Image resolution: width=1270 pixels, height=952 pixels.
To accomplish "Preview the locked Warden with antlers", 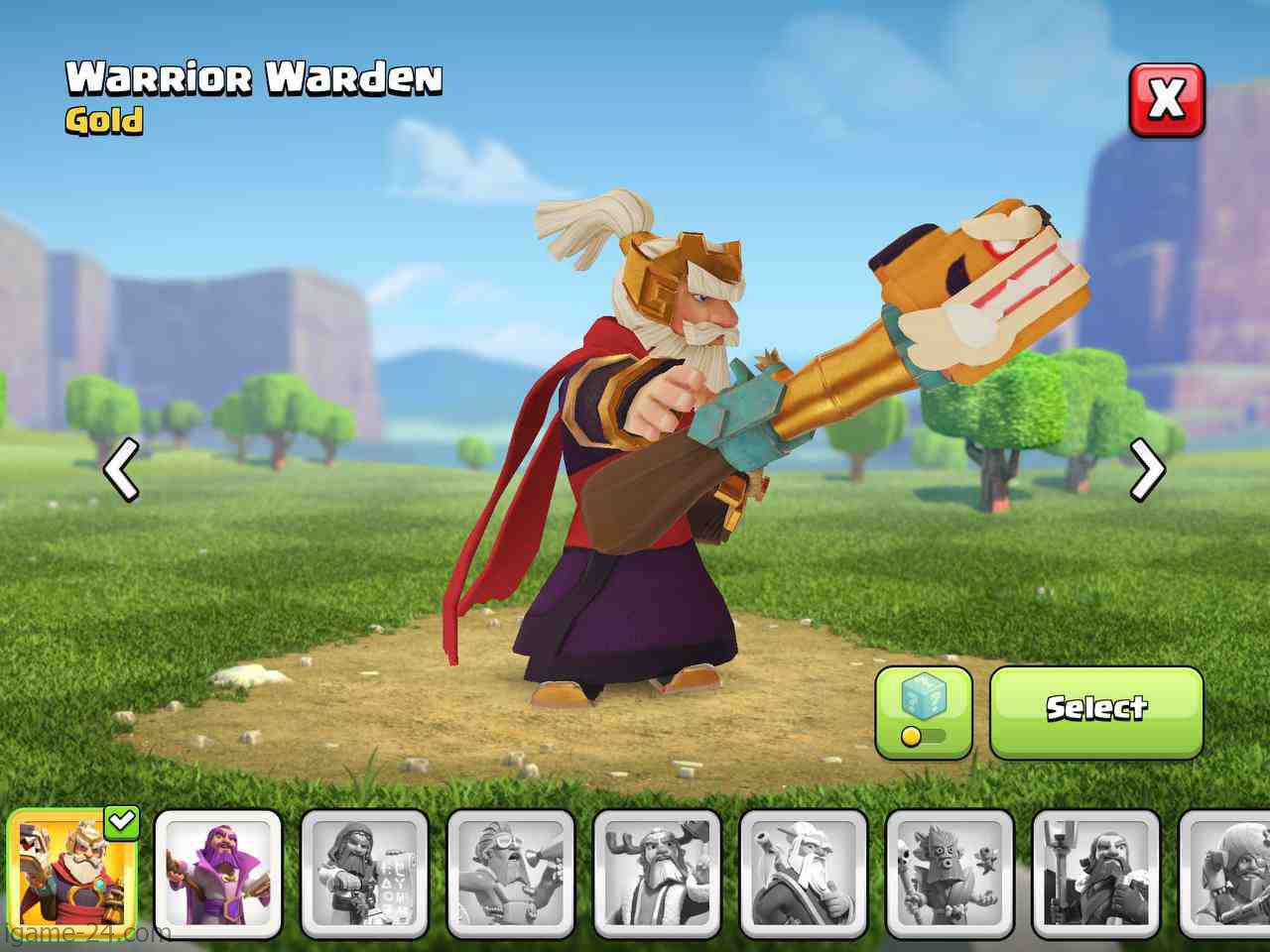I will [x=657, y=873].
